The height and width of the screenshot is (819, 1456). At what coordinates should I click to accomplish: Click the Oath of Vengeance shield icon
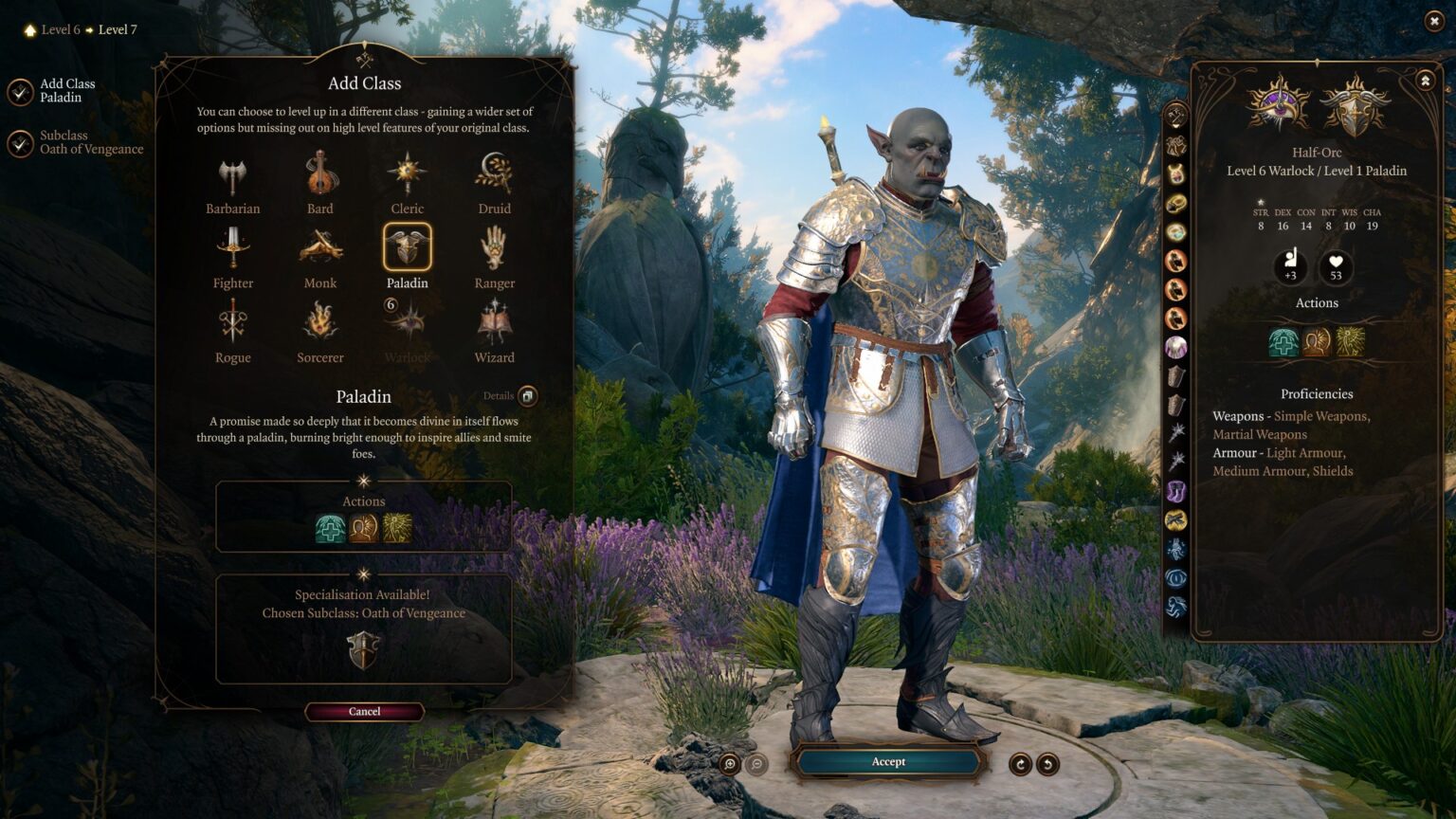(363, 649)
